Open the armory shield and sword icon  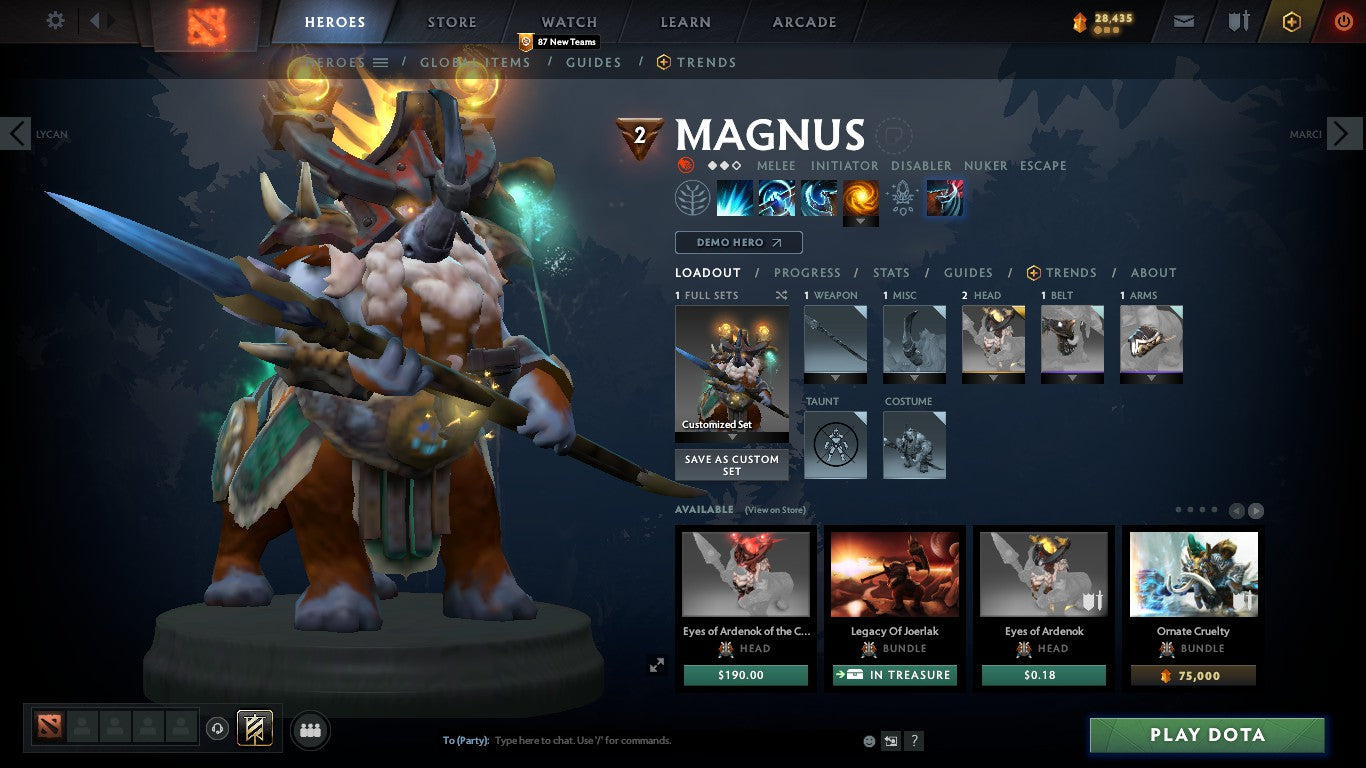pos(1240,20)
